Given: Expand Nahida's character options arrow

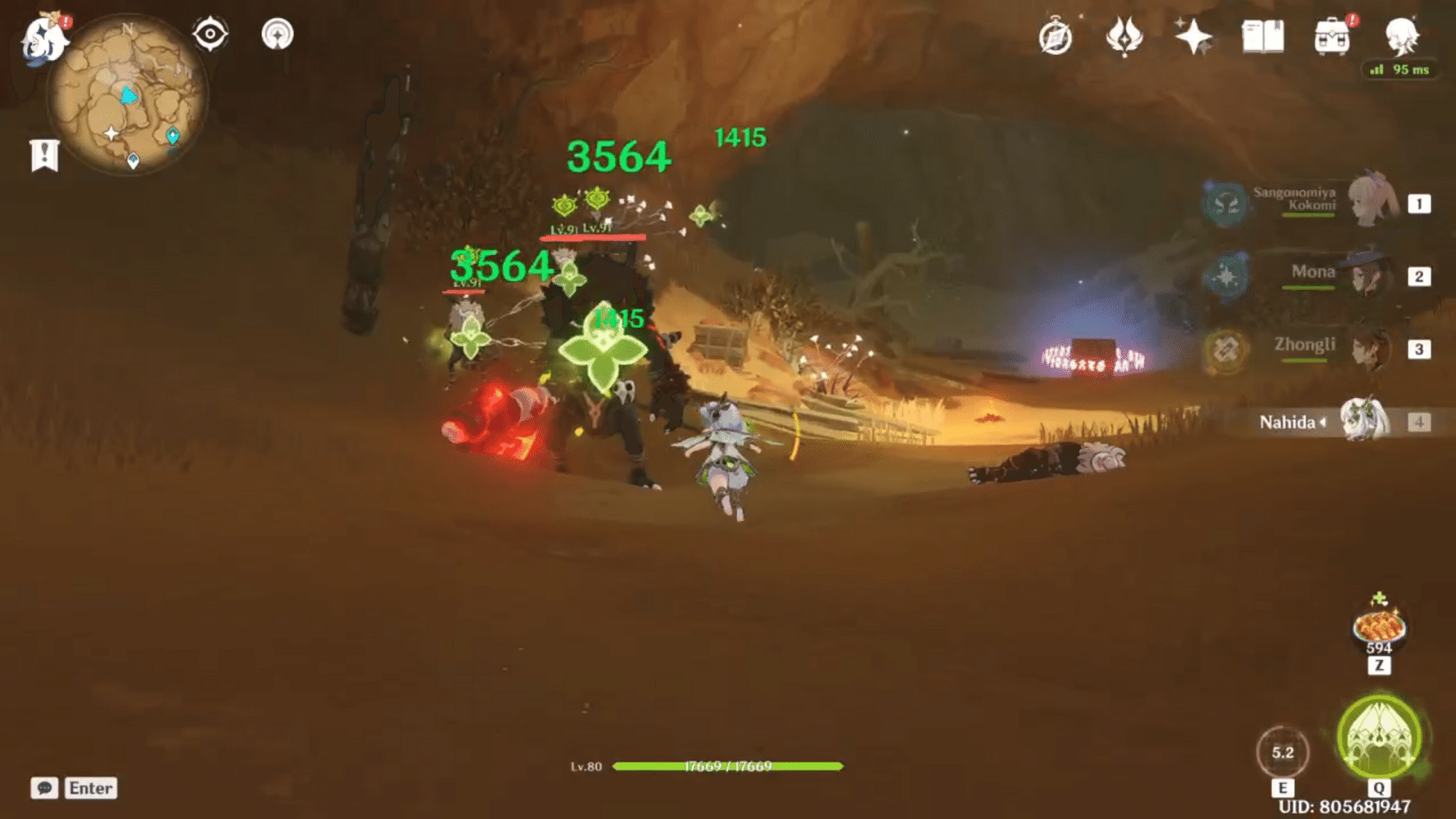Looking at the screenshot, I should pyautogui.click(x=1322, y=423).
